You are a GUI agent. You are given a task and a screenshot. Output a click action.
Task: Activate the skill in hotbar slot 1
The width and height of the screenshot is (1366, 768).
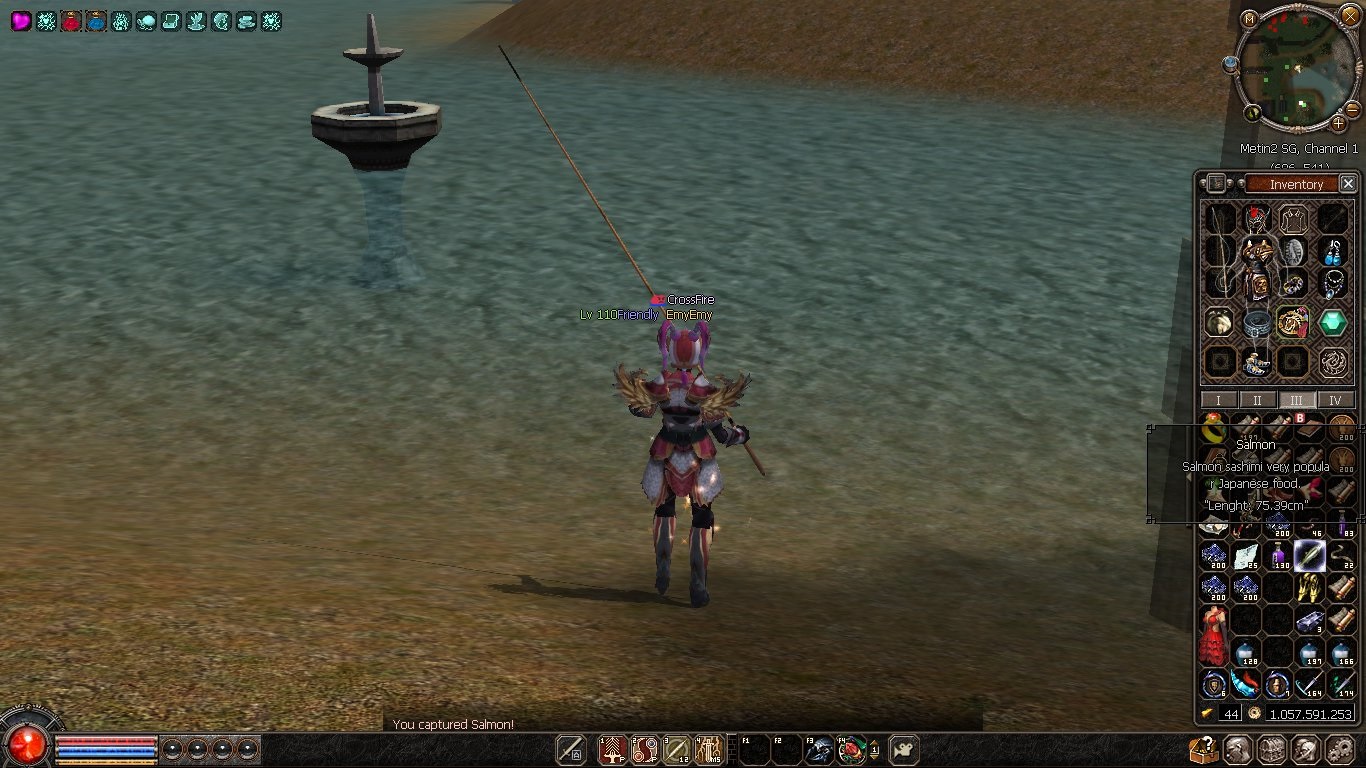[x=612, y=749]
